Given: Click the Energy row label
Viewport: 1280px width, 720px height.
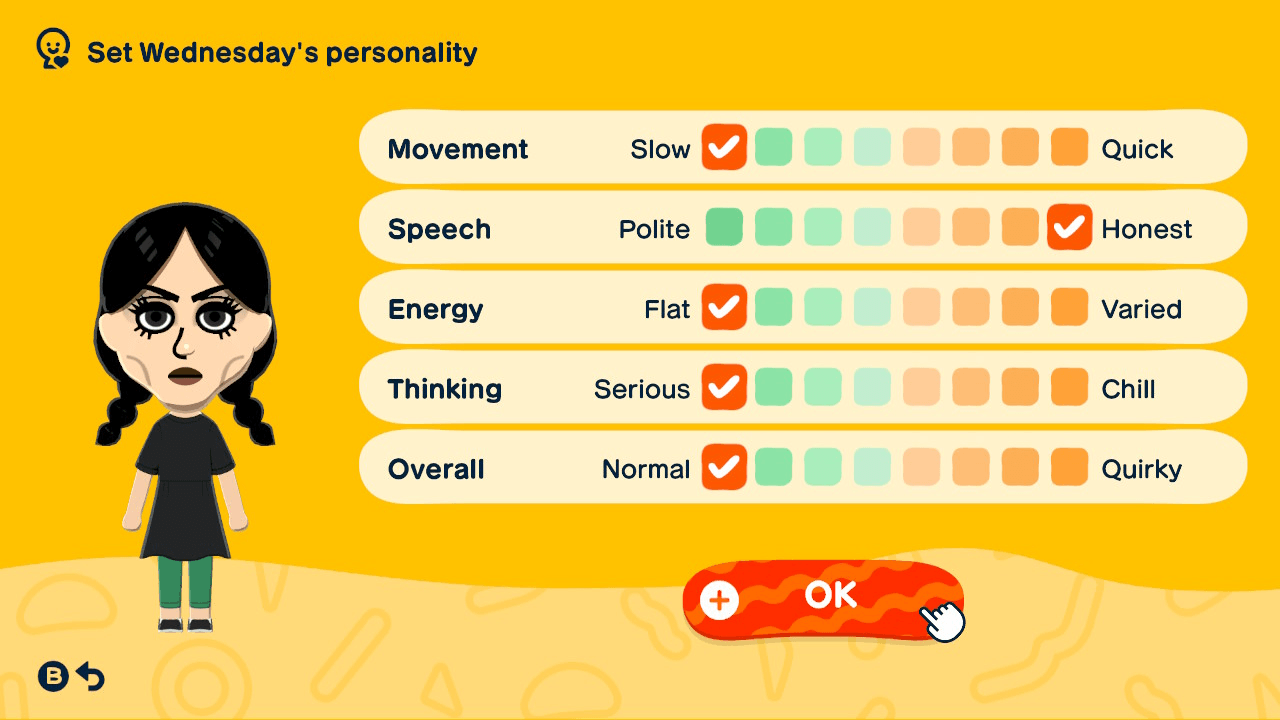Looking at the screenshot, I should click(435, 309).
